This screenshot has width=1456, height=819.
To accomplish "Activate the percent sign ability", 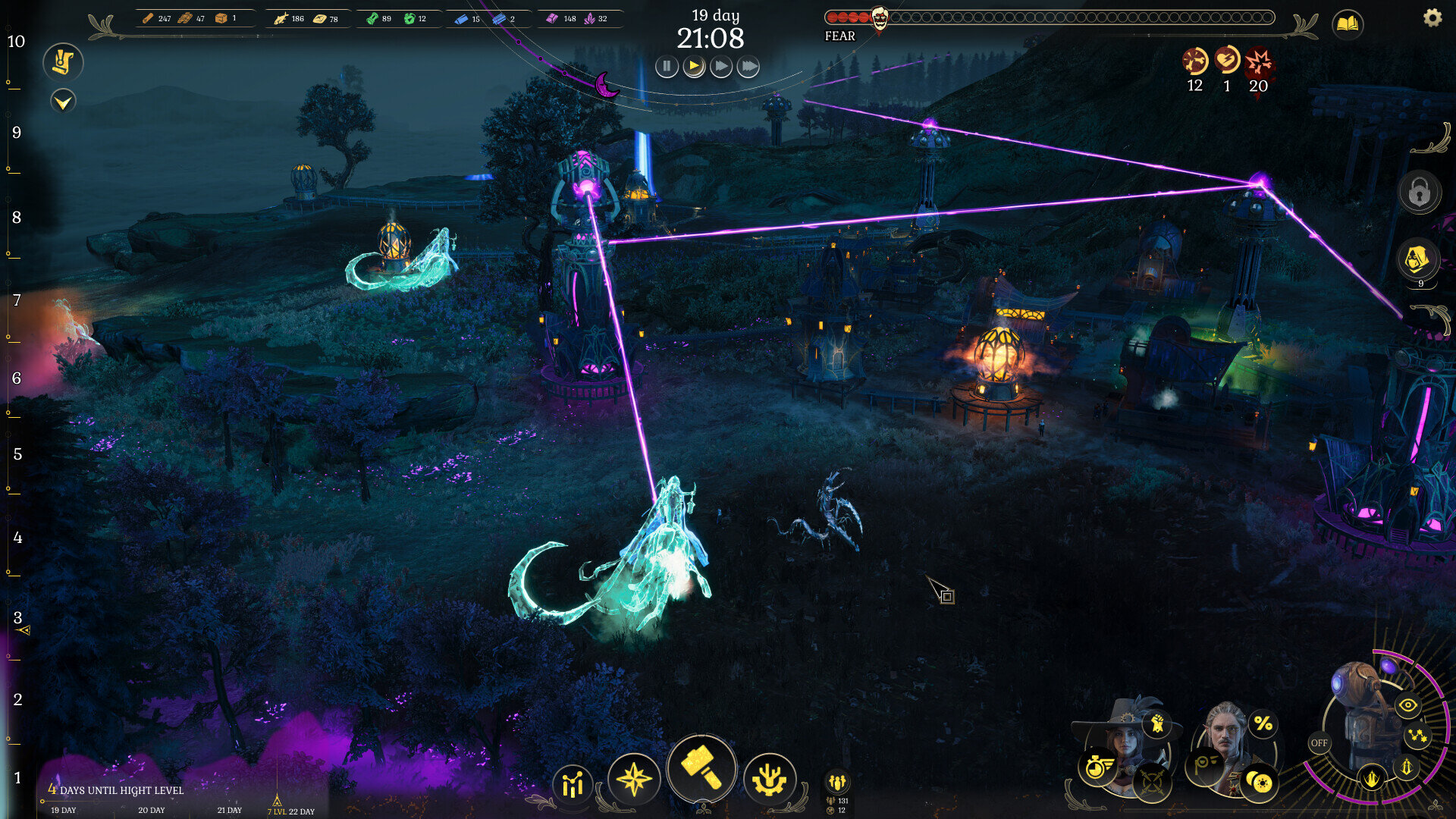I will [1263, 724].
